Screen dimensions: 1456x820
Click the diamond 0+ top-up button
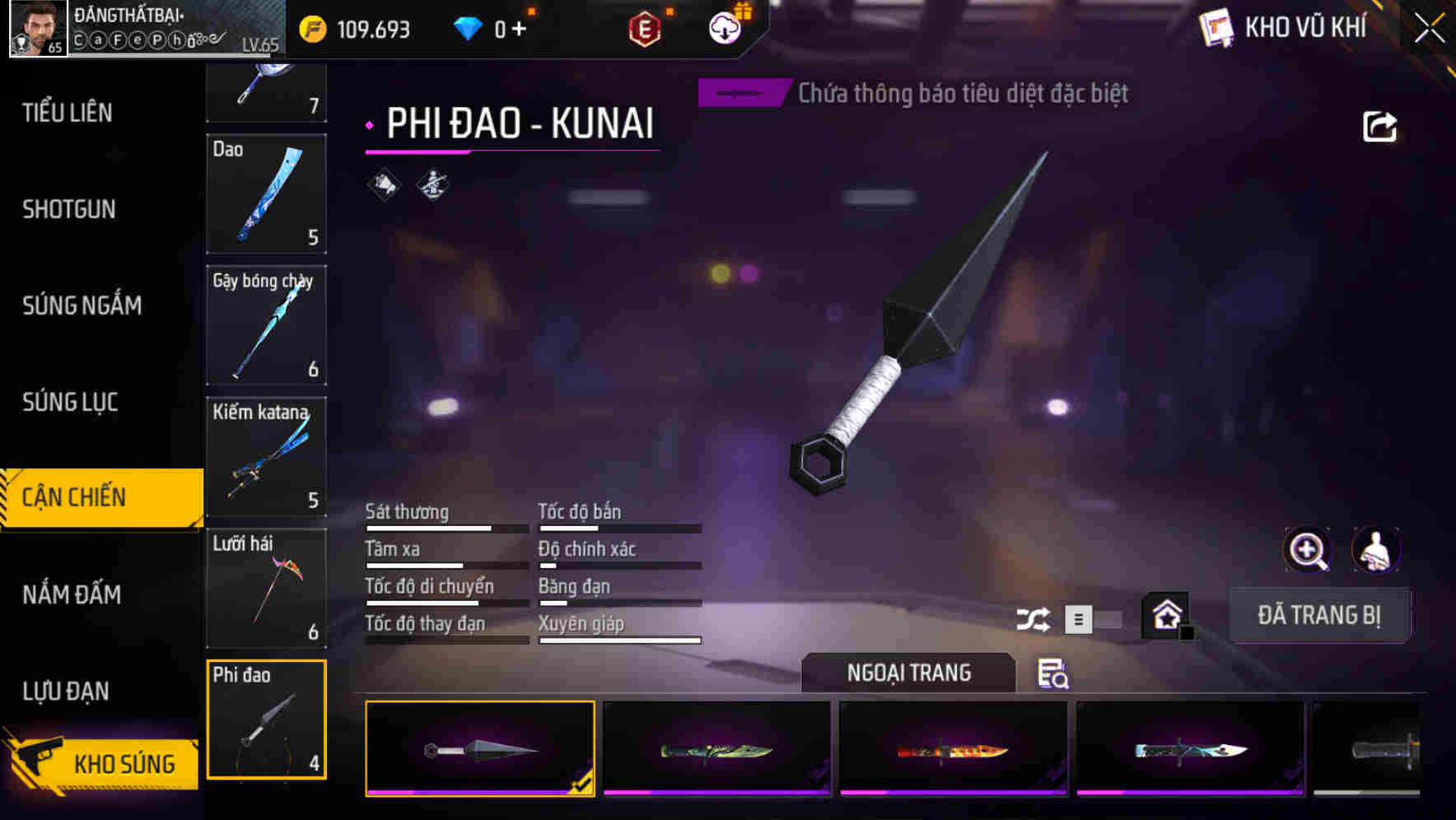(x=495, y=26)
